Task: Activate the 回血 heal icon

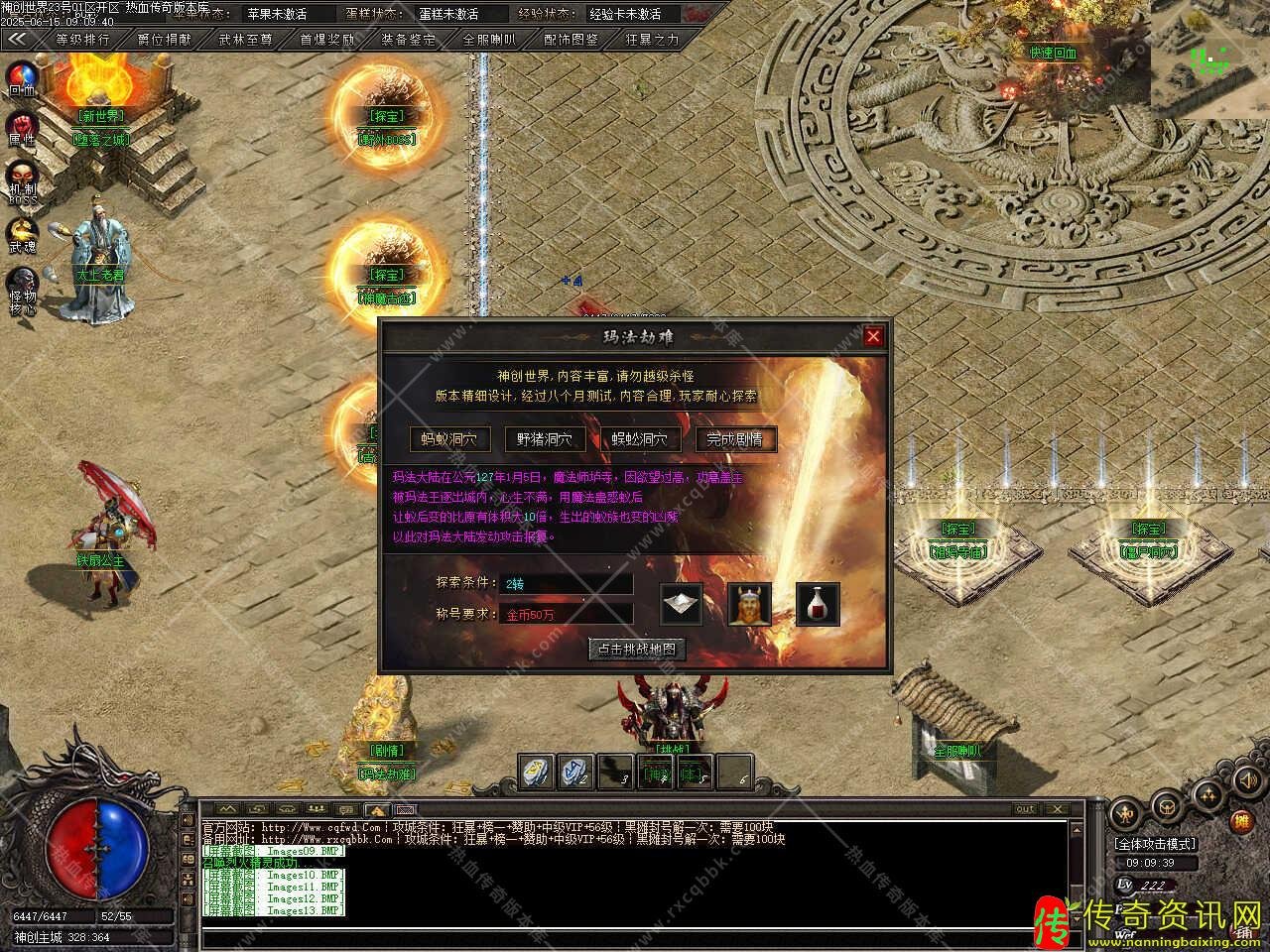Action: 22,76
